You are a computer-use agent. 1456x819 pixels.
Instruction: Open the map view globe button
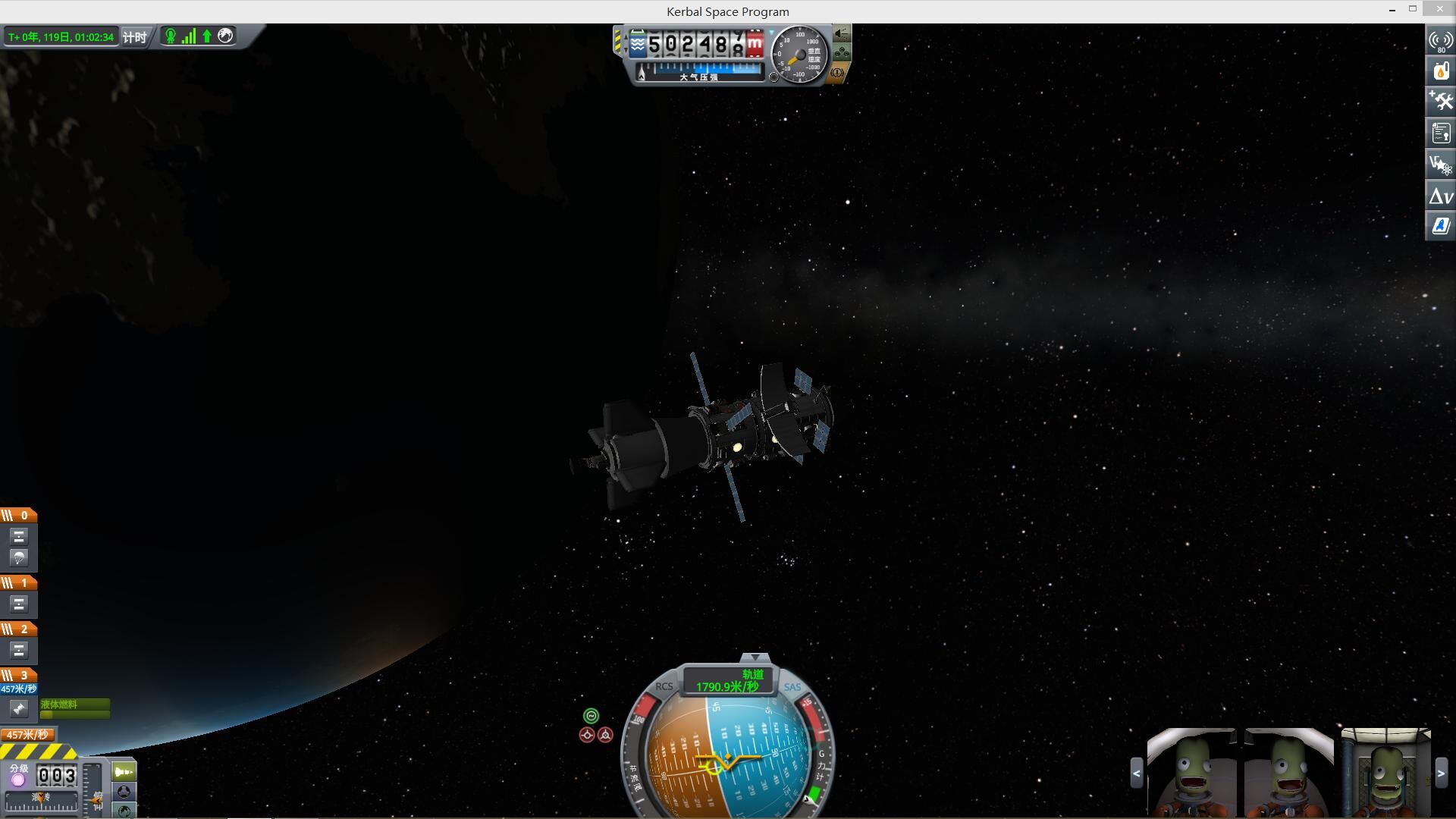(x=124, y=810)
